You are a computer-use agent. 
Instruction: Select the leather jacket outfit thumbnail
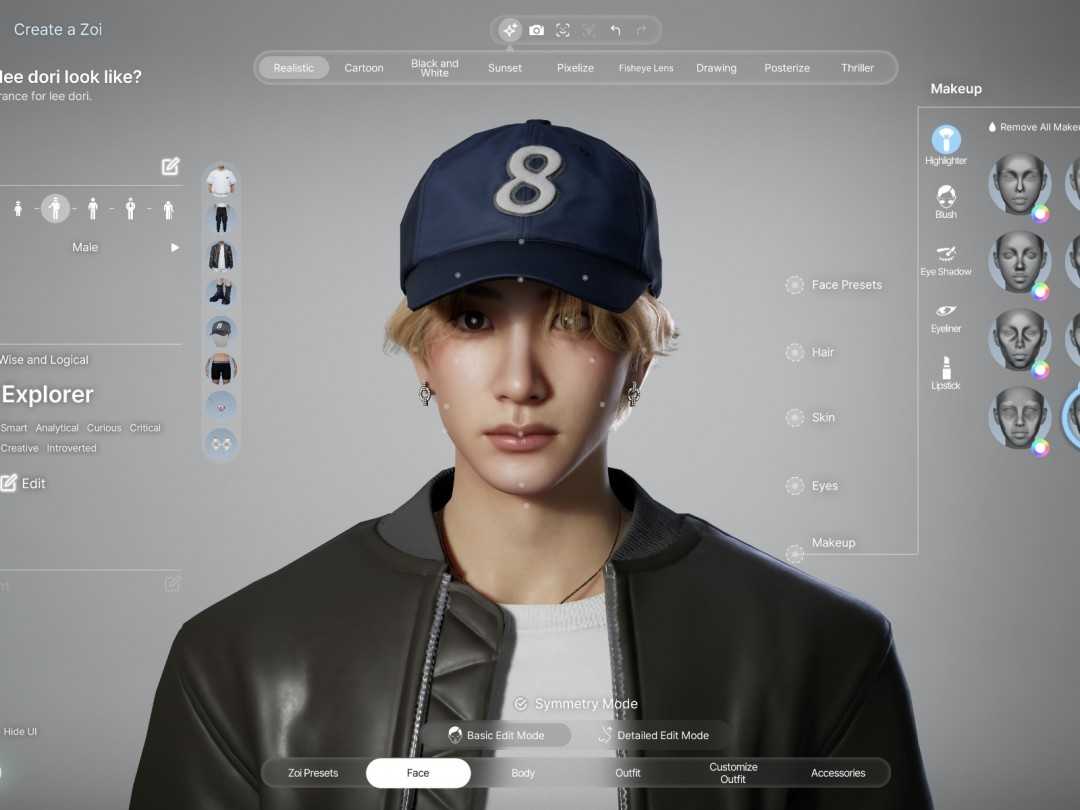(221, 255)
